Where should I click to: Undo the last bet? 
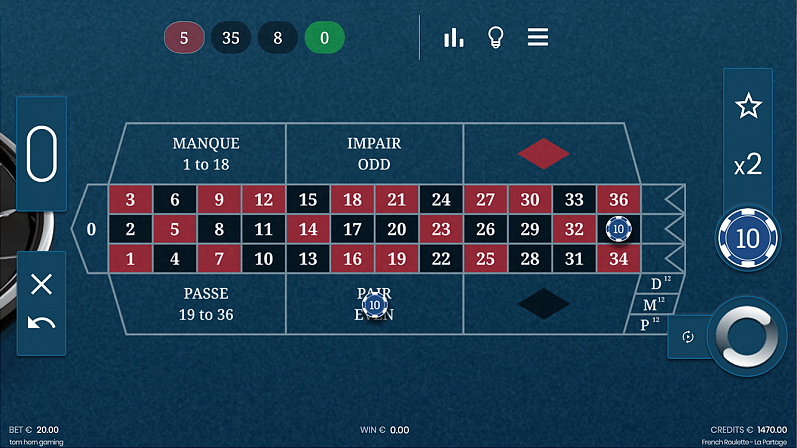42,323
